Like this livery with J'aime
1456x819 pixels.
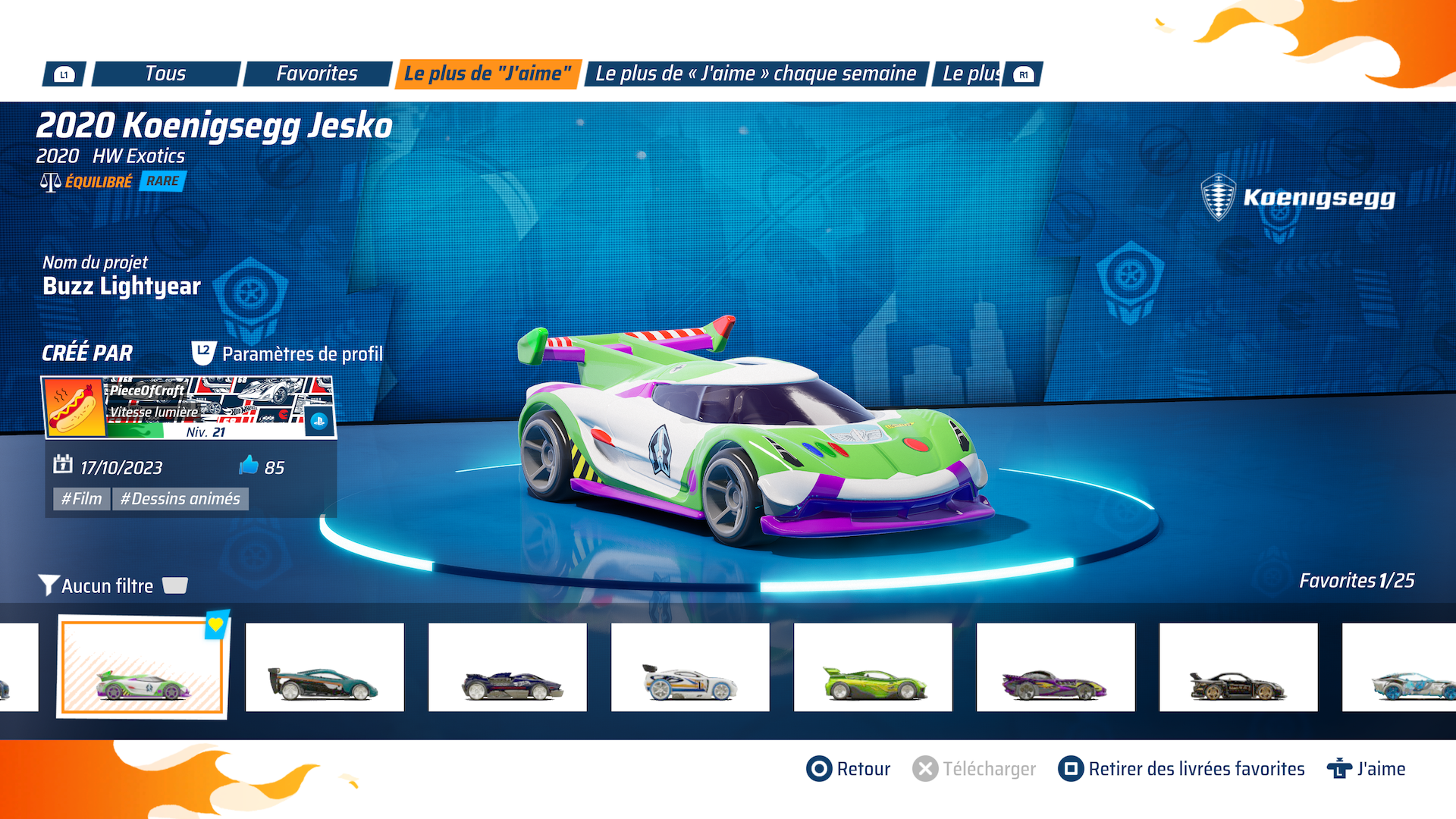[x=1367, y=769]
